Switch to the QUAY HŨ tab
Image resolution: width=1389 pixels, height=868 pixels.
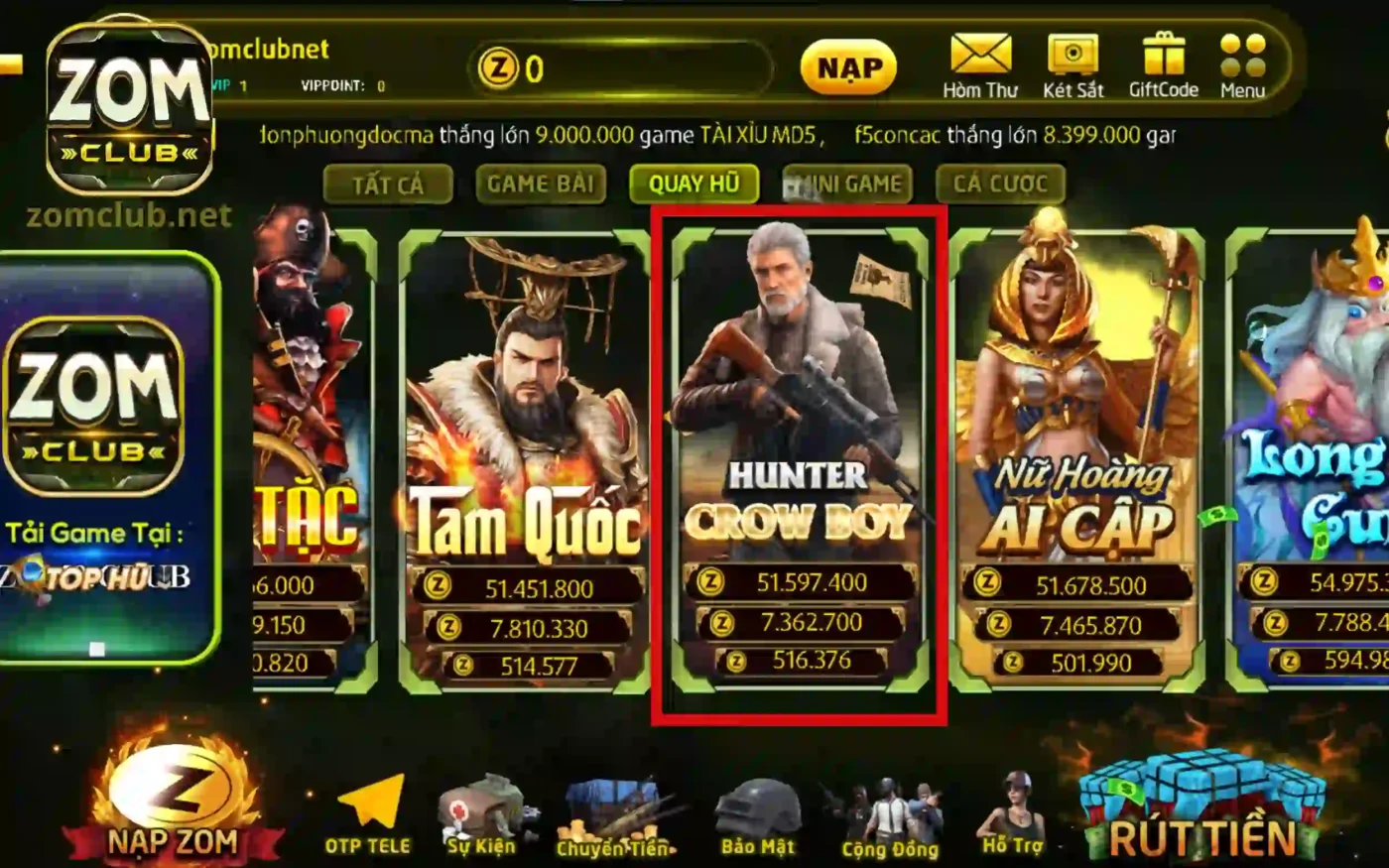(694, 184)
